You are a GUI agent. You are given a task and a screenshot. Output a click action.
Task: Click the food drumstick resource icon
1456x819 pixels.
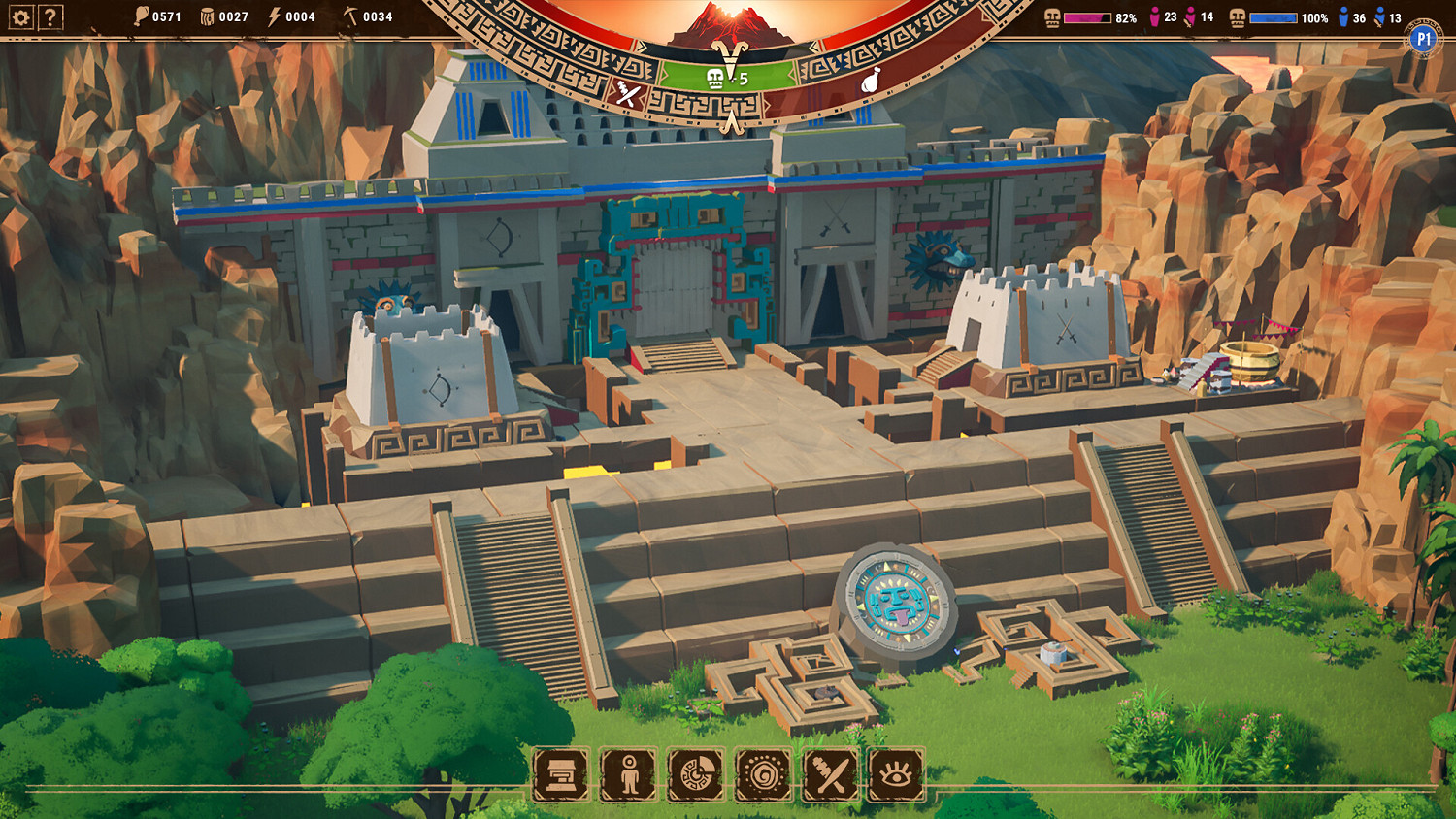pos(141,15)
